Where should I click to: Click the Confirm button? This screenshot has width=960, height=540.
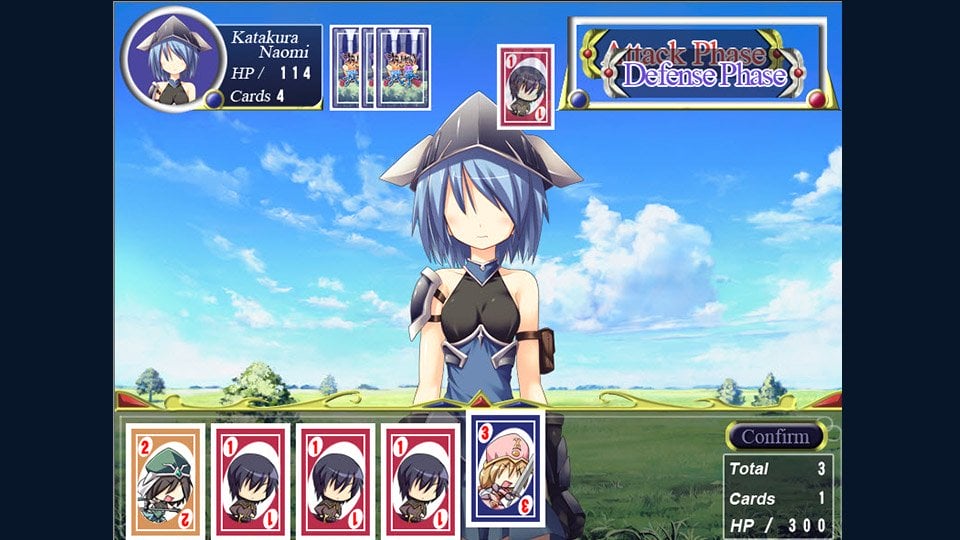[776, 437]
